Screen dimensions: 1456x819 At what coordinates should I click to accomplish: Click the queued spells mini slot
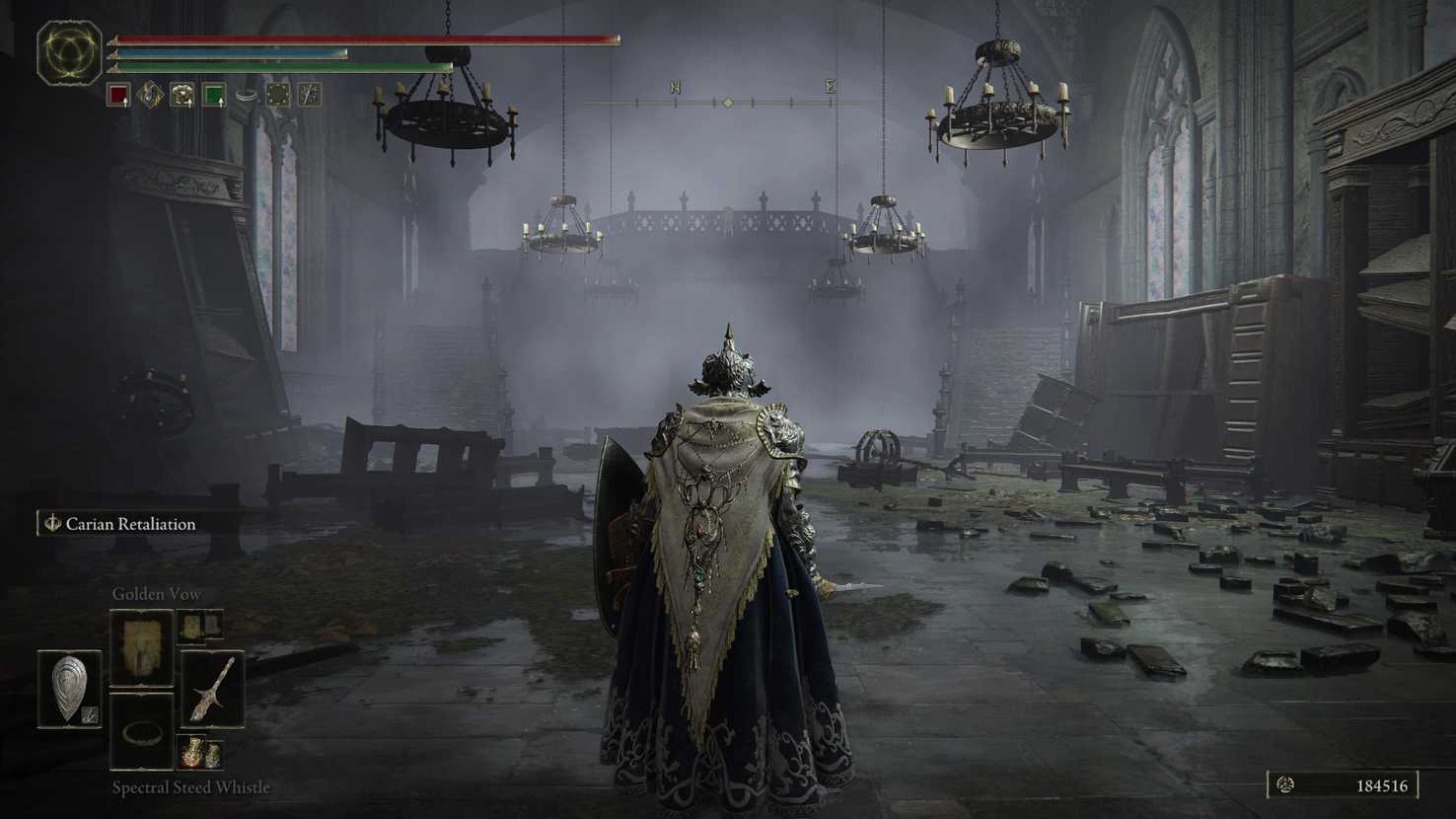[200, 625]
